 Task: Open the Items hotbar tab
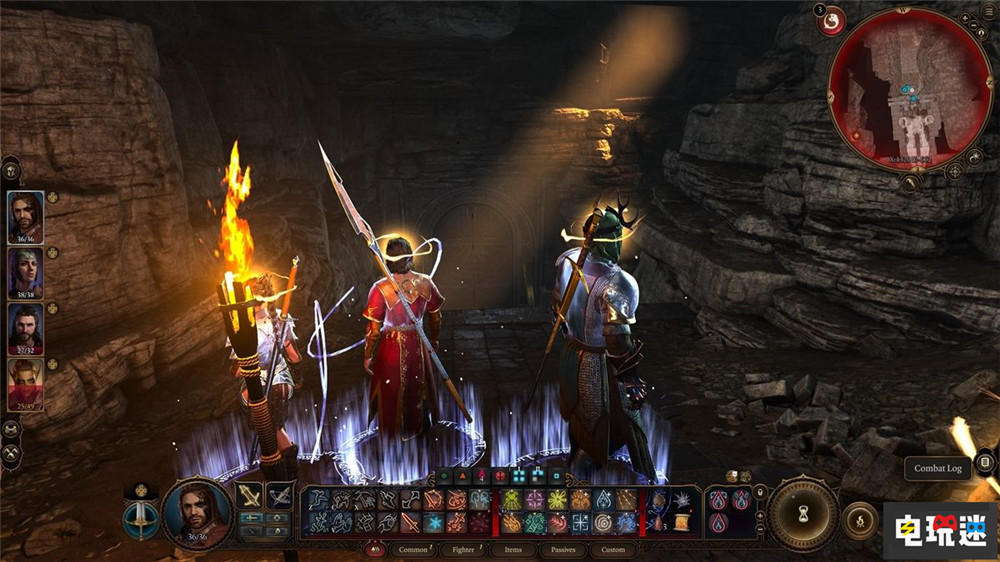(x=513, y=549)
